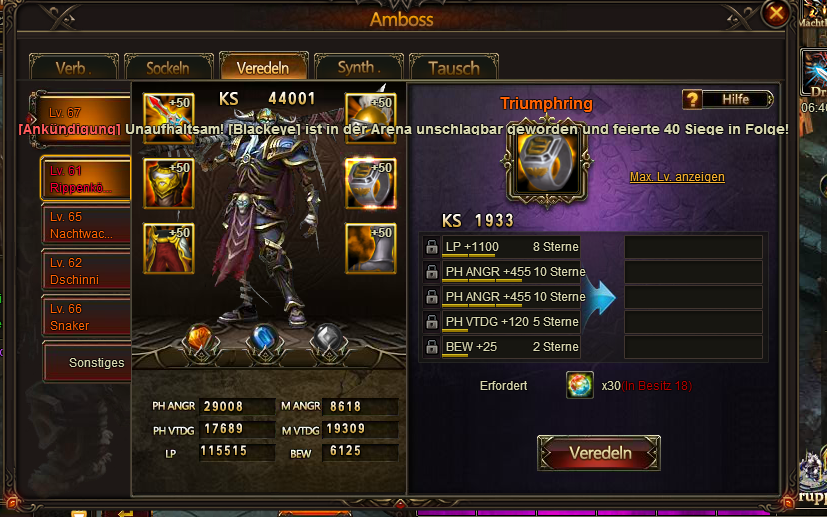Pick the Lv. 66 Snaker entry
The height and width of the screenshot is (517, 827).
[x=86, y=317]
